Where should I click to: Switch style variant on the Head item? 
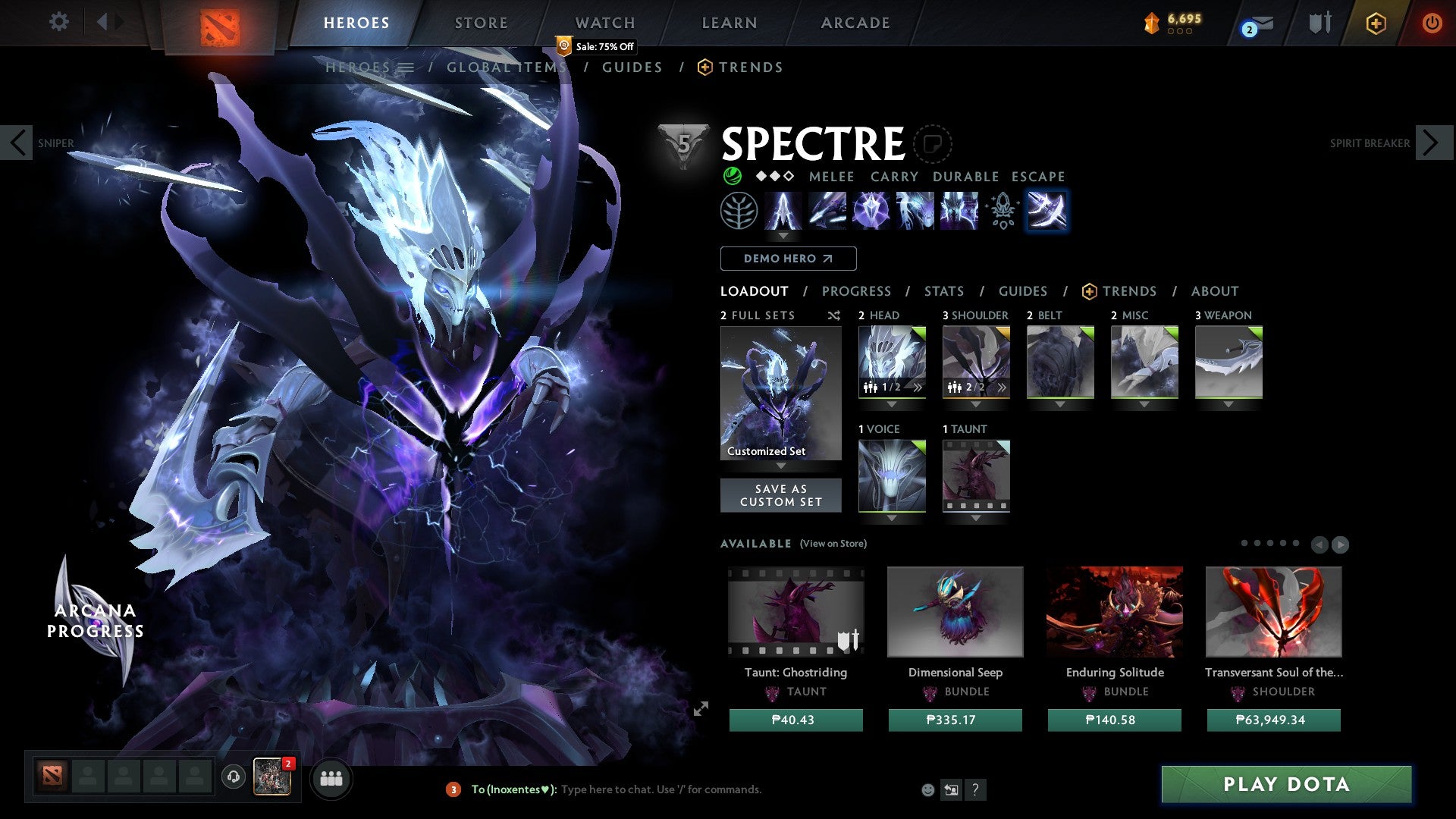[916, 388]
